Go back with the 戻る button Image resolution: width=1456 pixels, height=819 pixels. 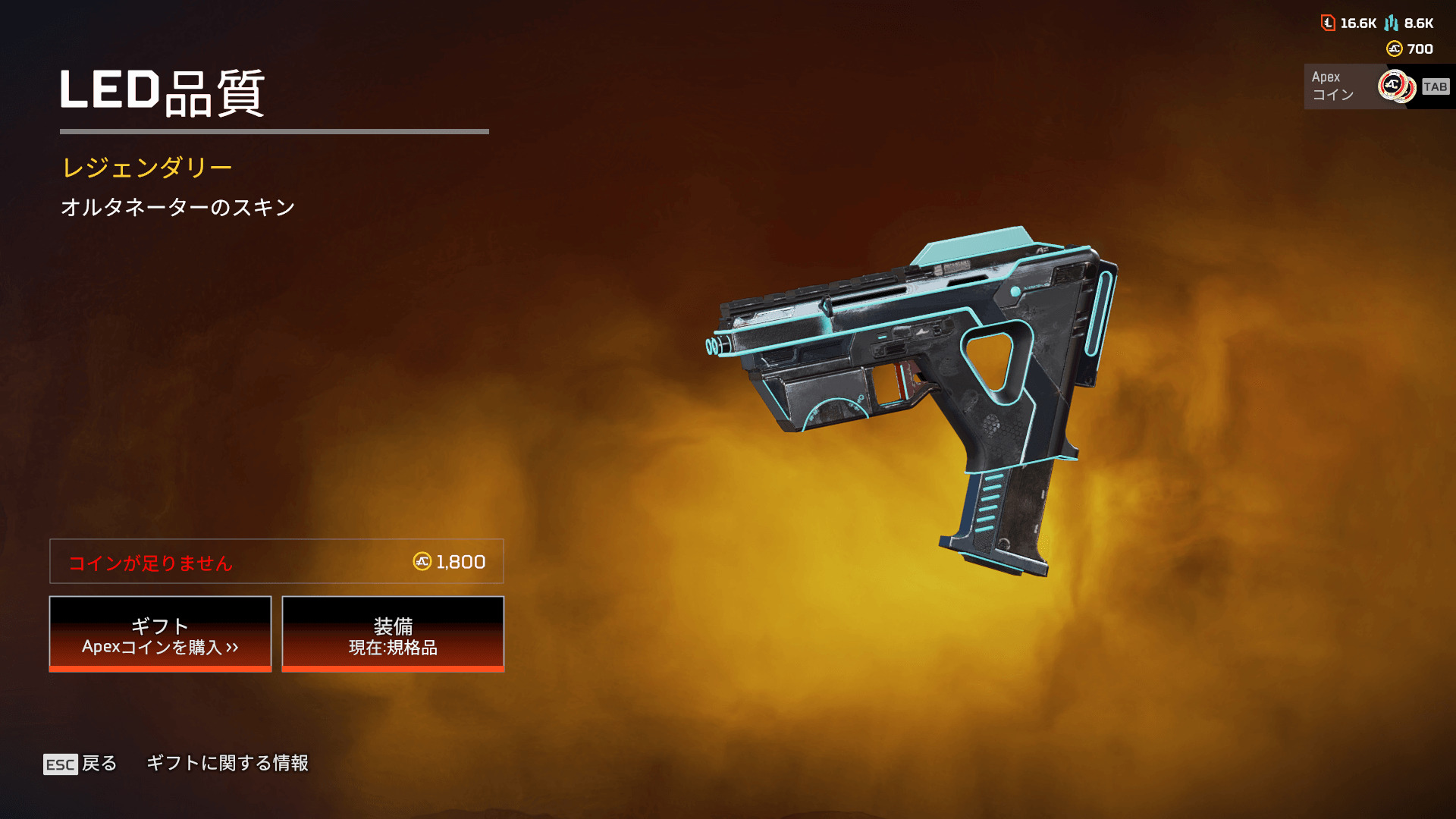(x=81, y=764)
